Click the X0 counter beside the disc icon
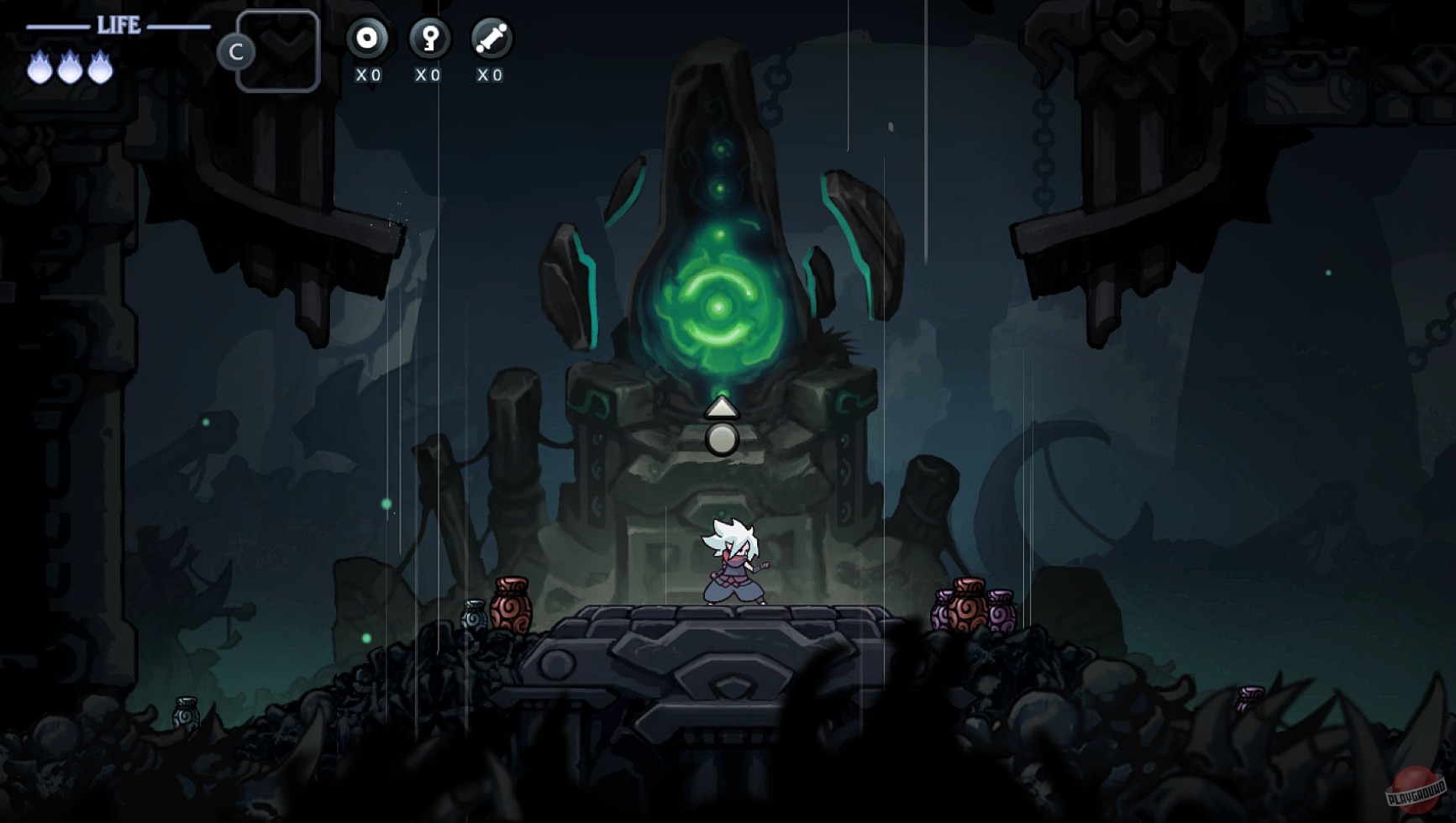This screenshot has height=823, width=1456. pyautogui.click(x=368, y=75)
